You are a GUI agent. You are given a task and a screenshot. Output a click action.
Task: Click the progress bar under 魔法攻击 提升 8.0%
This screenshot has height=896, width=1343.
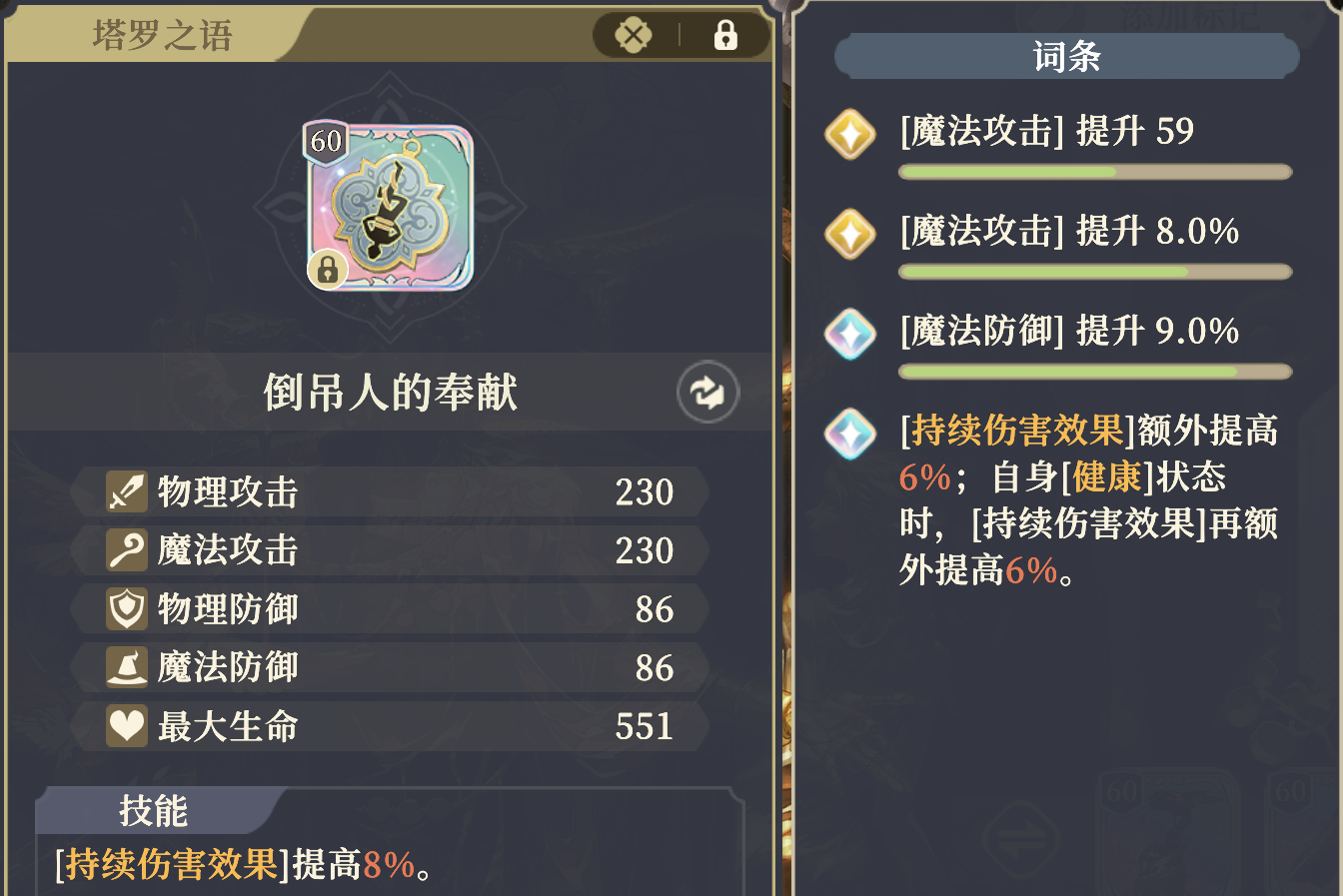click(1094, 270)
